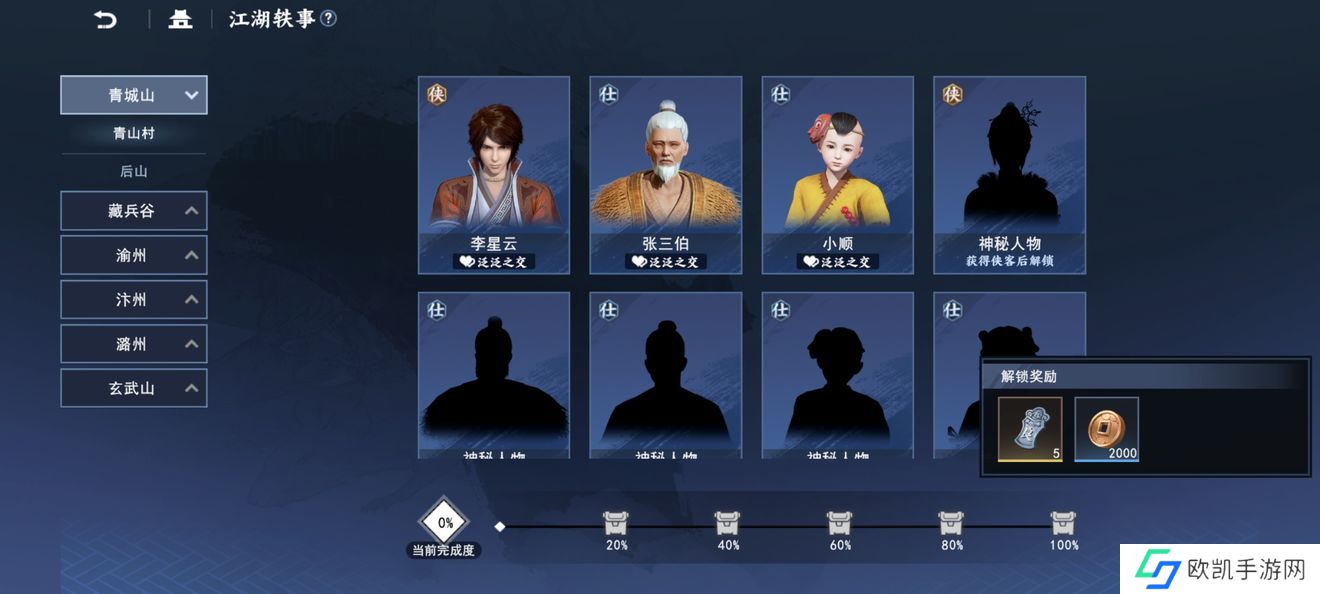
Task: Select the 小顺 character card
Action: pyautogui.click(x=838, y=175)
